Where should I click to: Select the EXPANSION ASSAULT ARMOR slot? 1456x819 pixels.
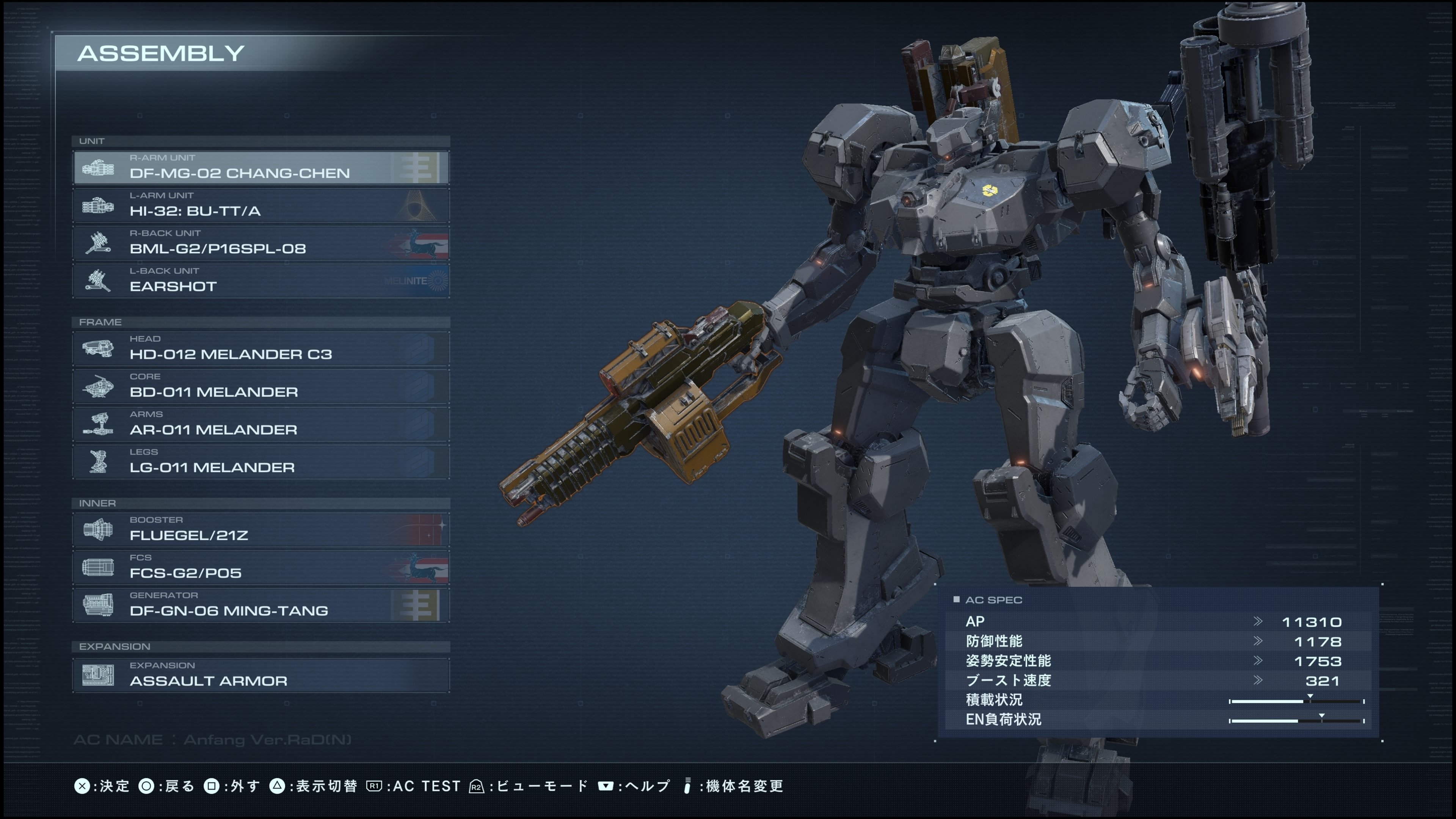[260, 675]
